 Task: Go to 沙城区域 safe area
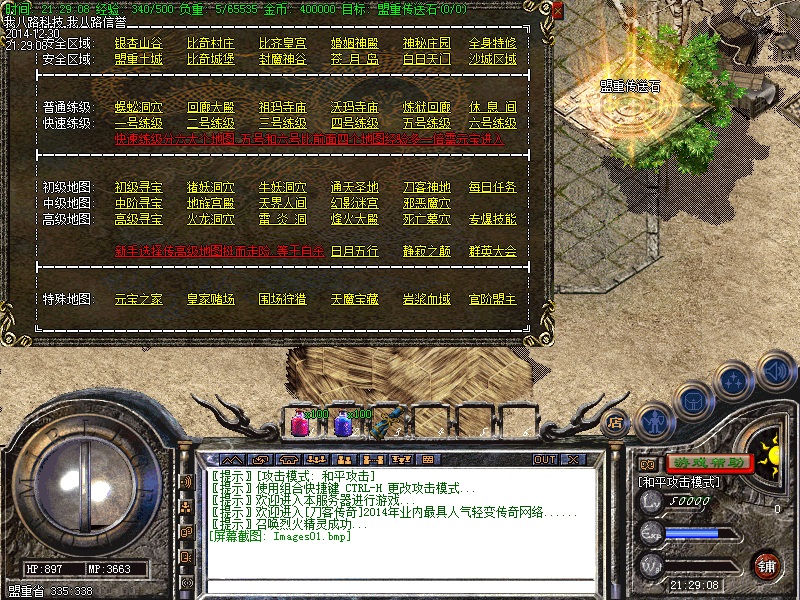[492, 60]
